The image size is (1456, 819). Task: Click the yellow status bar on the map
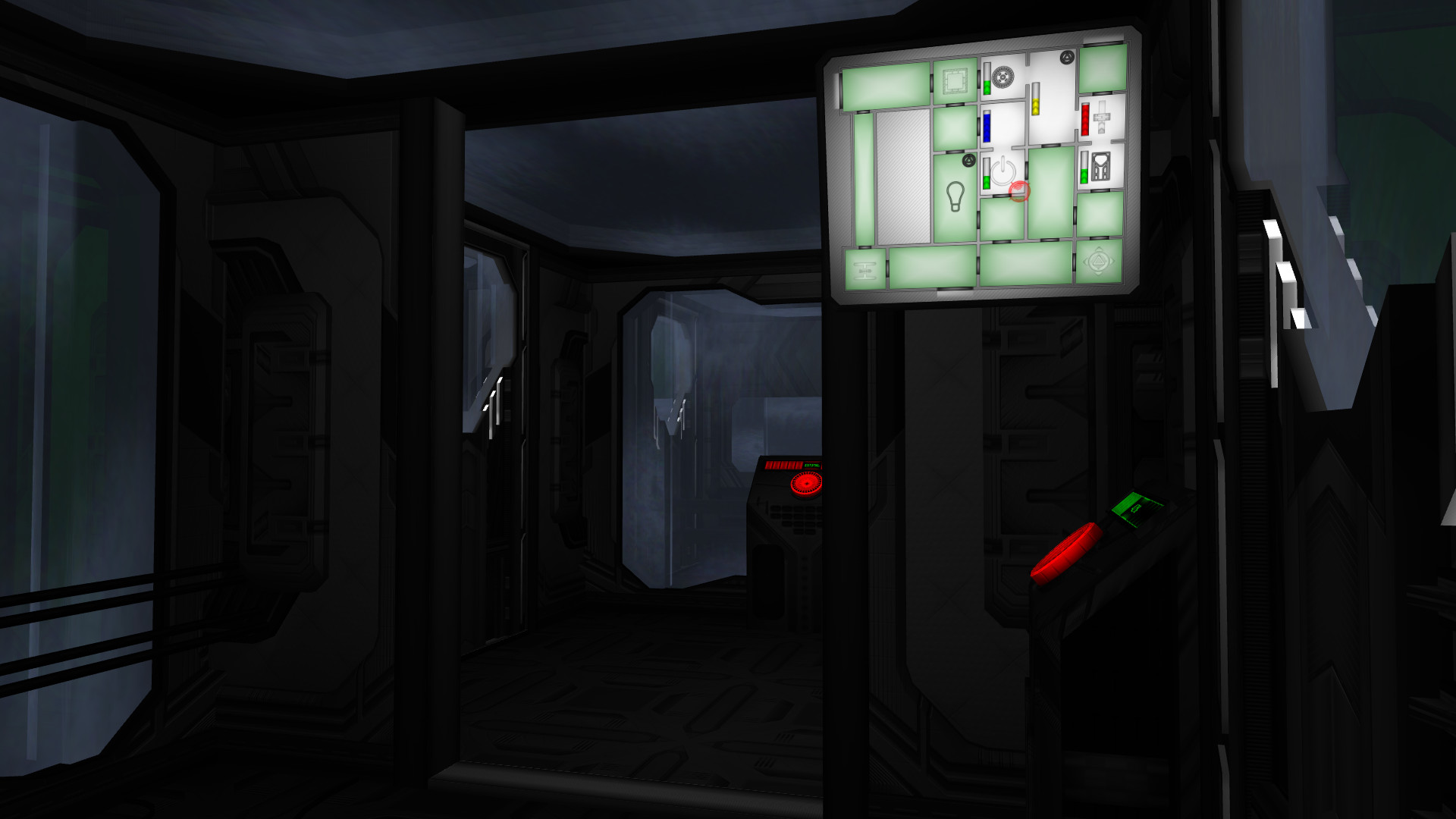1036,100
